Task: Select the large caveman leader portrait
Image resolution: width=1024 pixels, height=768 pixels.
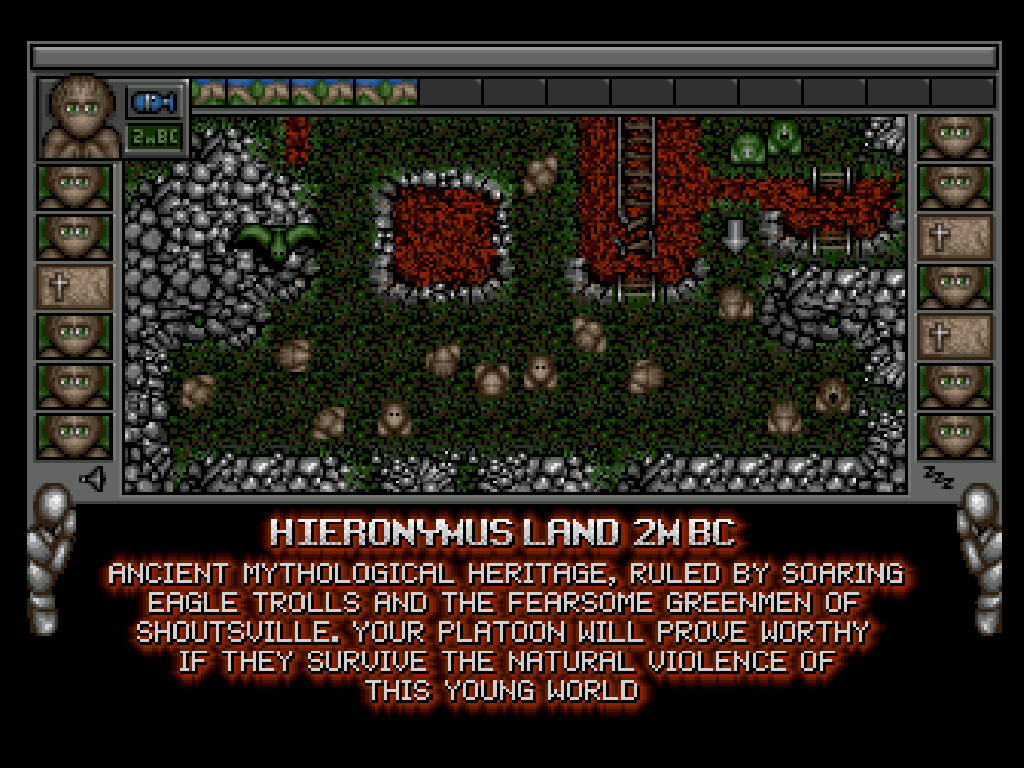Action: 78,116
